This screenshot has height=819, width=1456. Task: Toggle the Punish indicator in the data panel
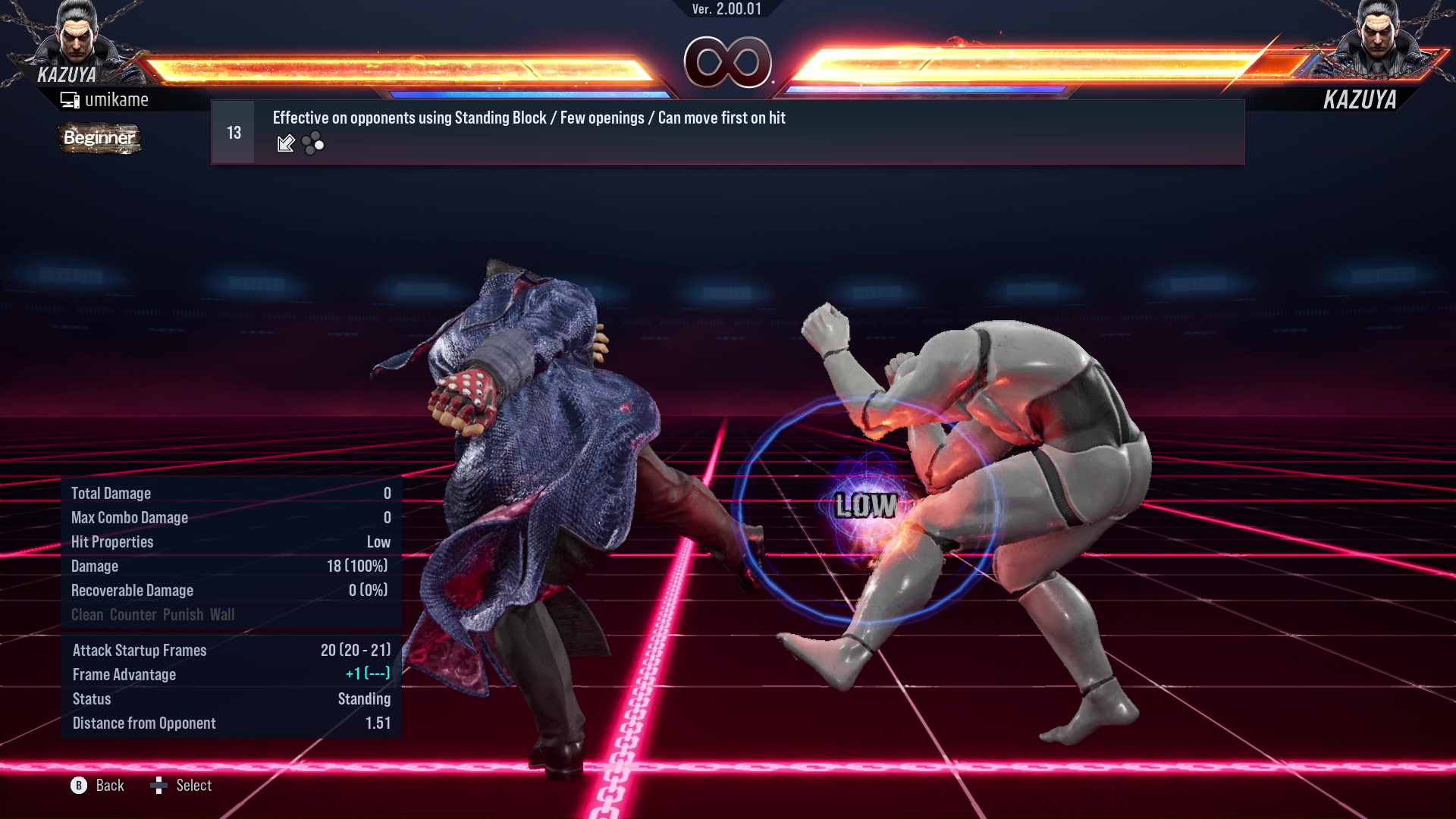(185, 614)
